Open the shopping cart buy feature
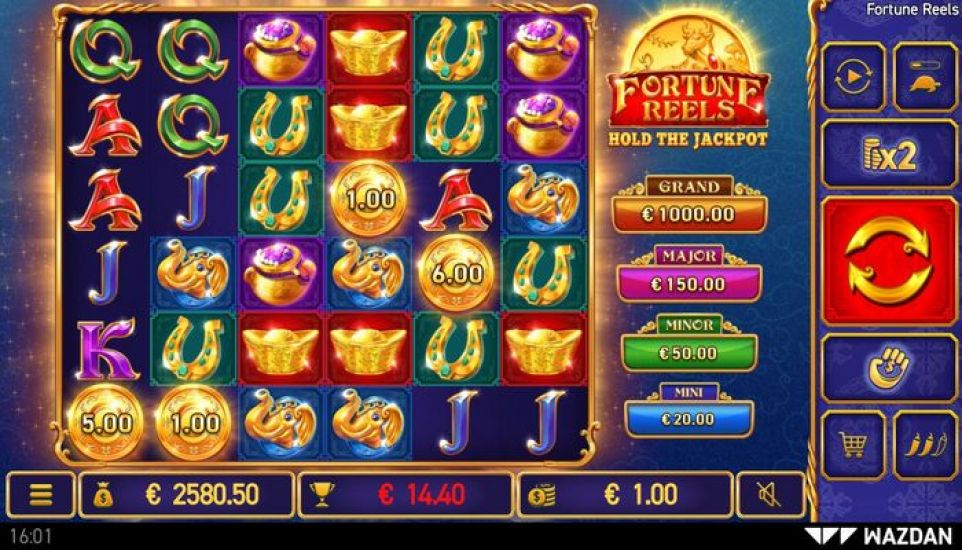This screenshot has height=550, width=962. [852, 445]
